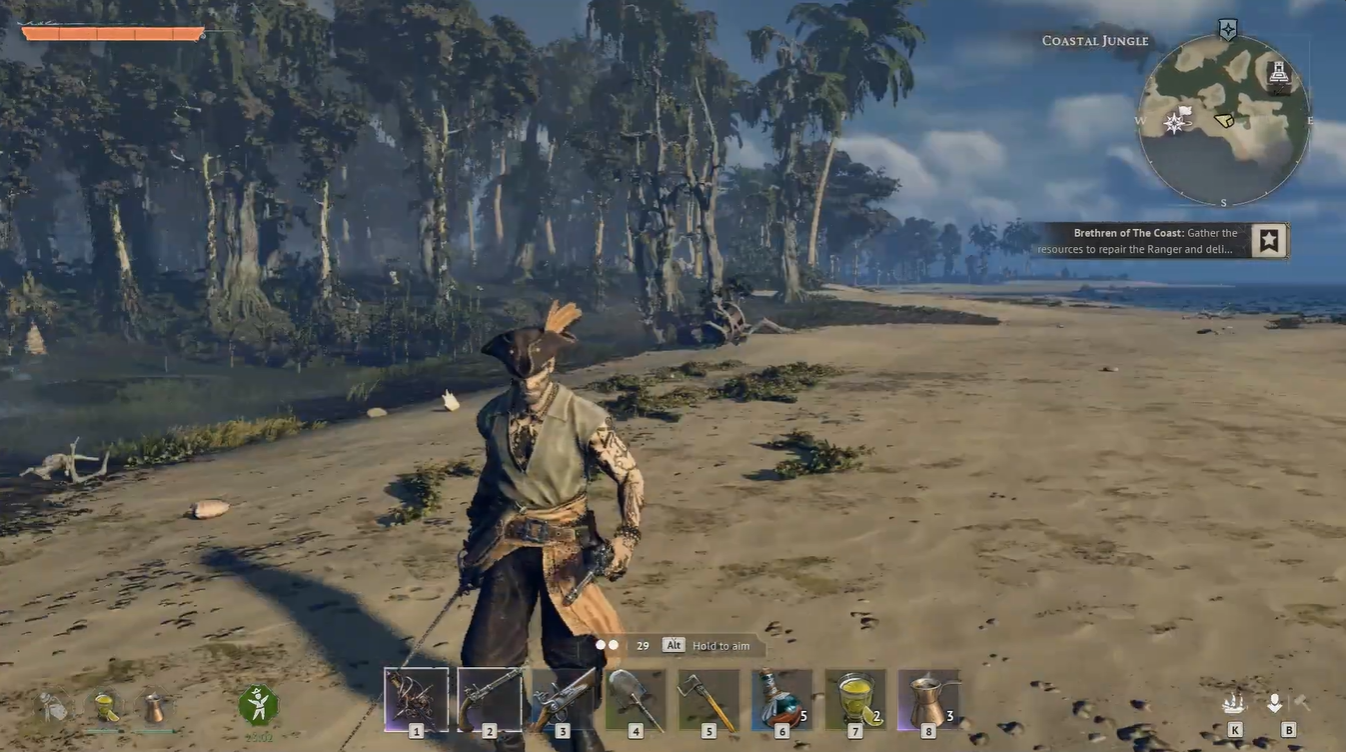
Task: Click the copper pot buff icon
Action: point(153,707)
